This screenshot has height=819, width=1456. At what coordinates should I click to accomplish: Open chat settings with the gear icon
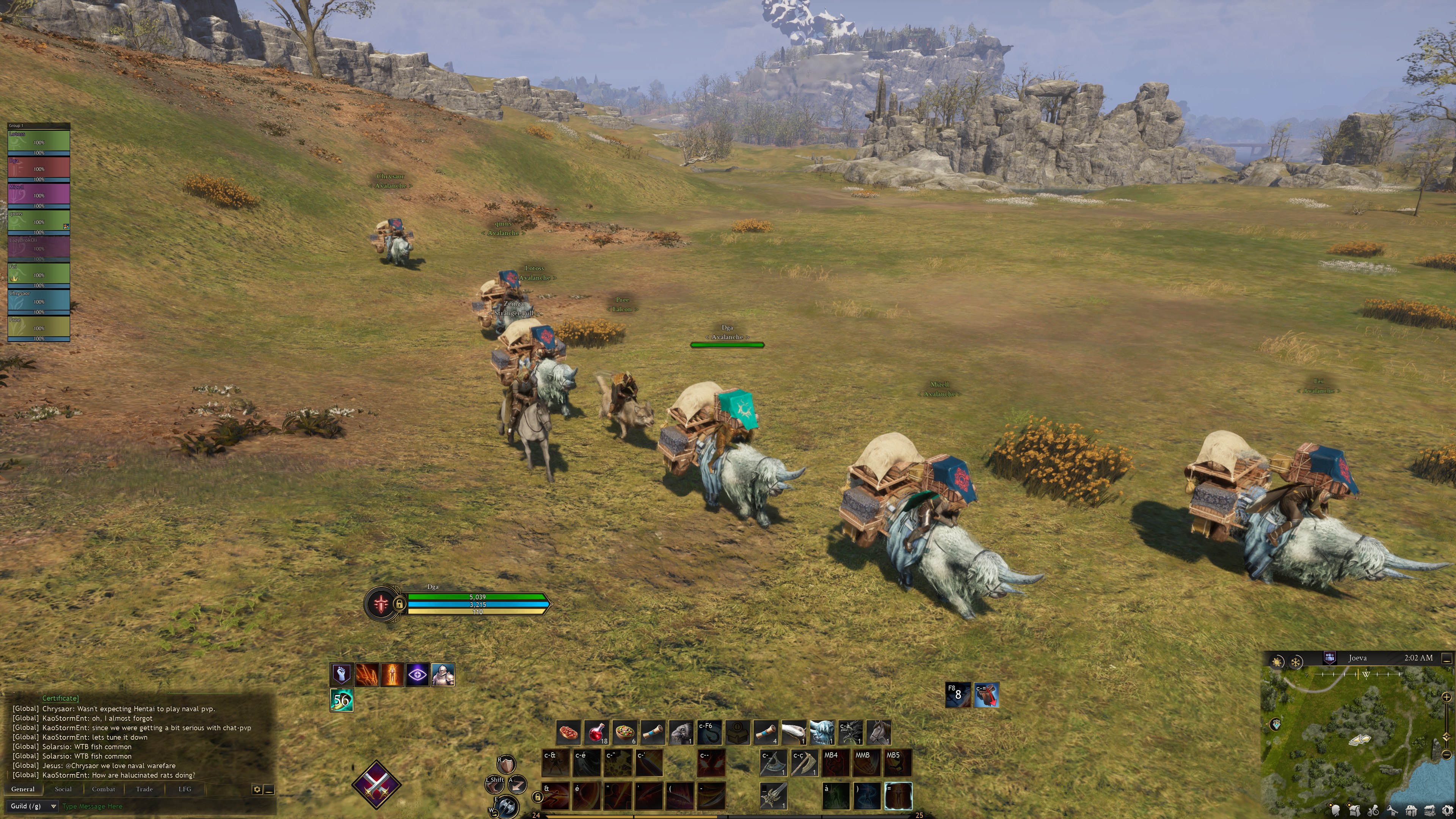(x=257, y=789)
